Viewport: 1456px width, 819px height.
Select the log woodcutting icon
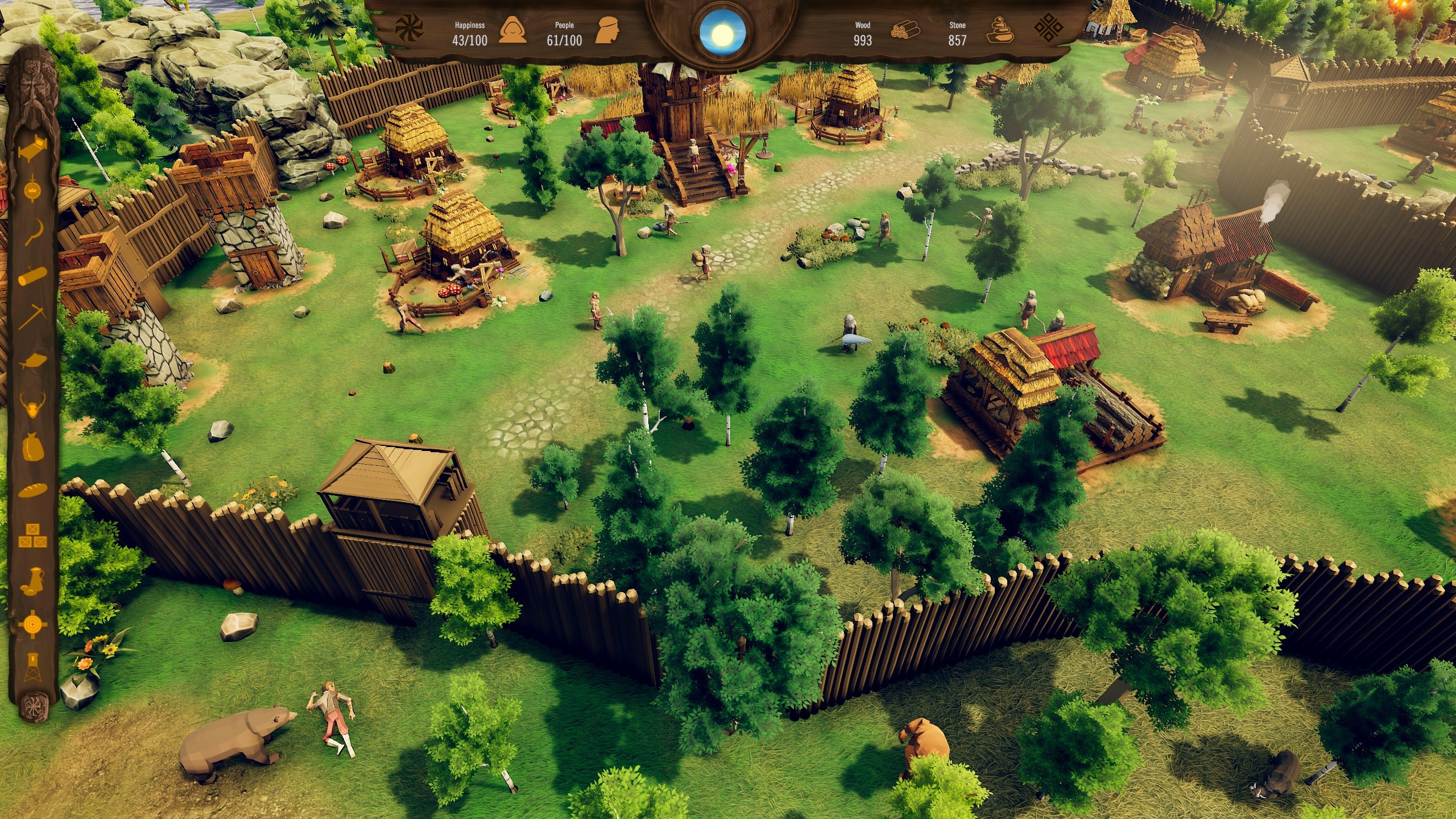click(32, 275)
